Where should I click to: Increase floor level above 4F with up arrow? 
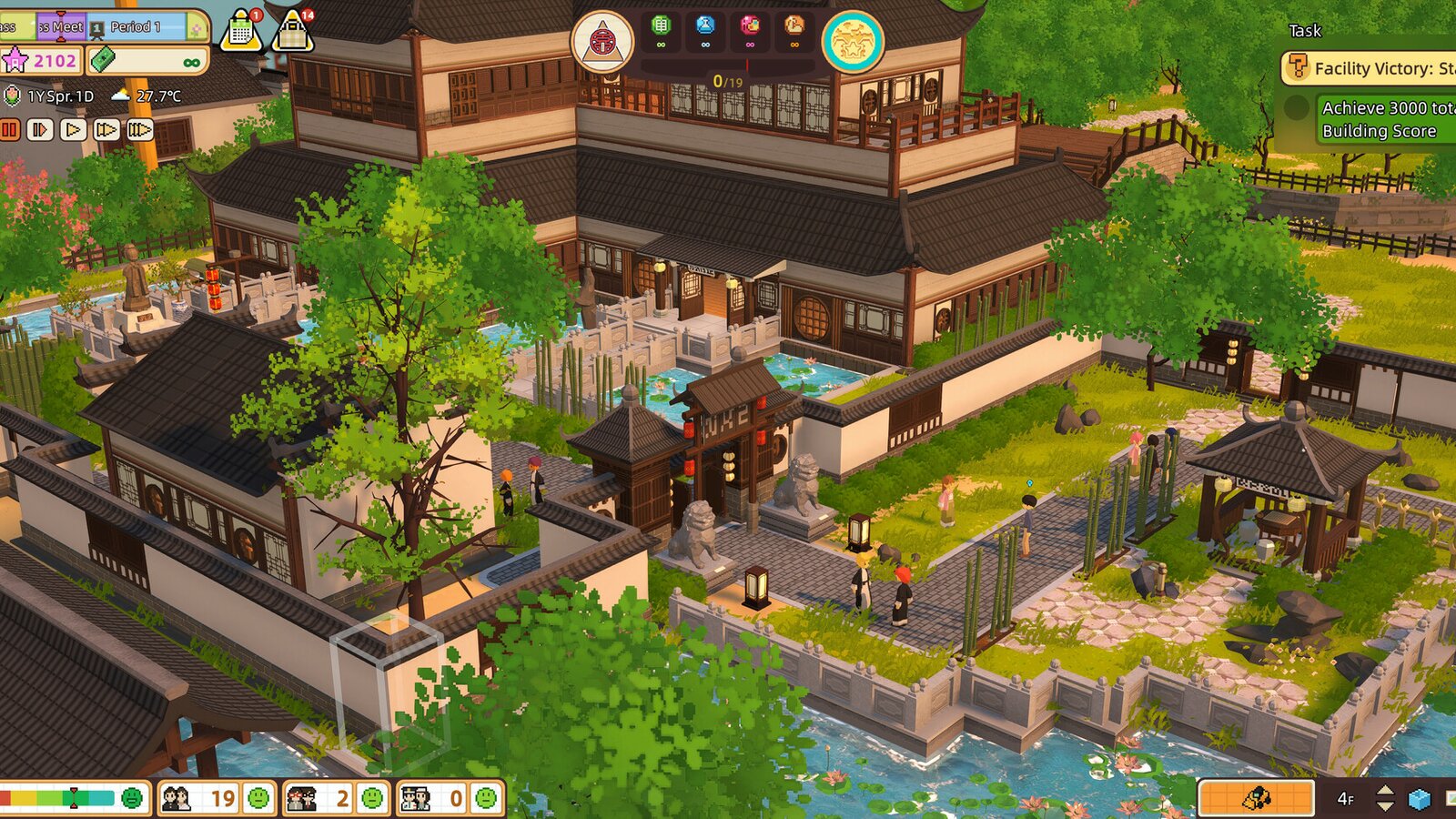[x=1385, y=790]
